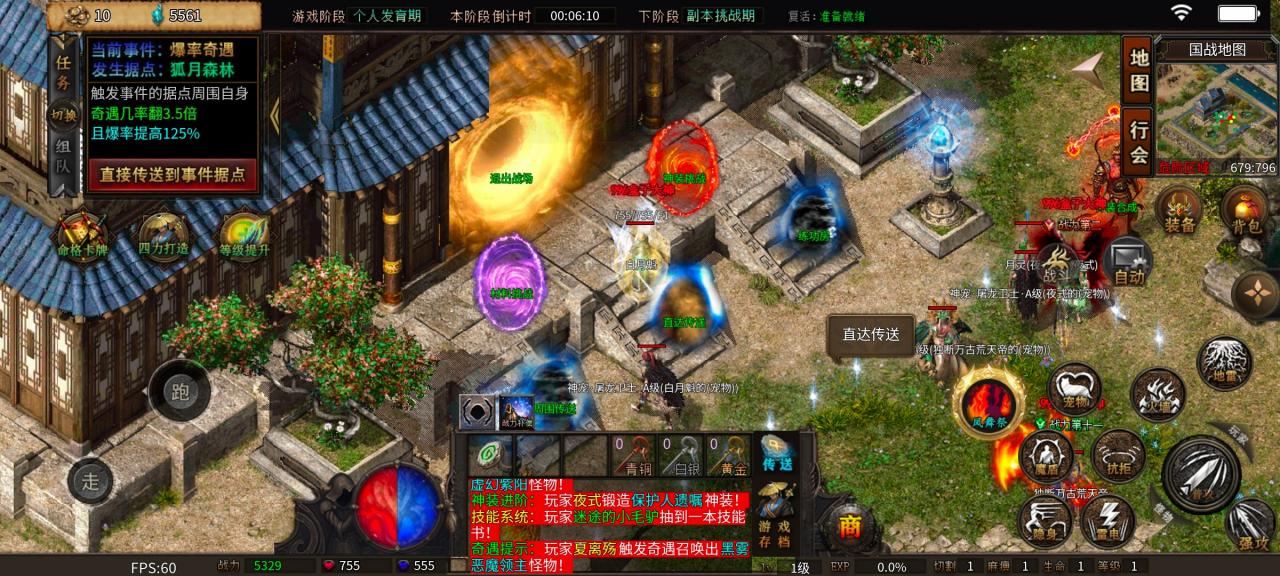Use the 普攻 basic attack button
The height and width of the screenshot is (576, 1280).
coord(1201,474)
